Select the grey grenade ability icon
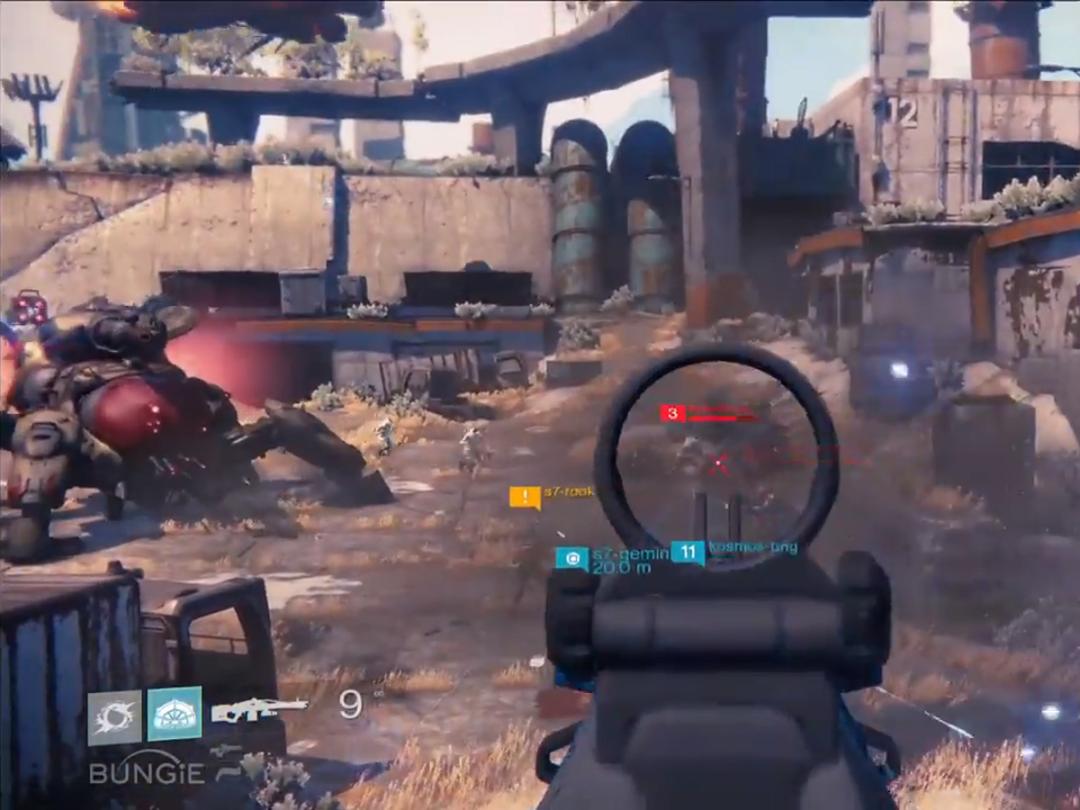This screenshot has width=1080, height=810. [x=114, y=716]
